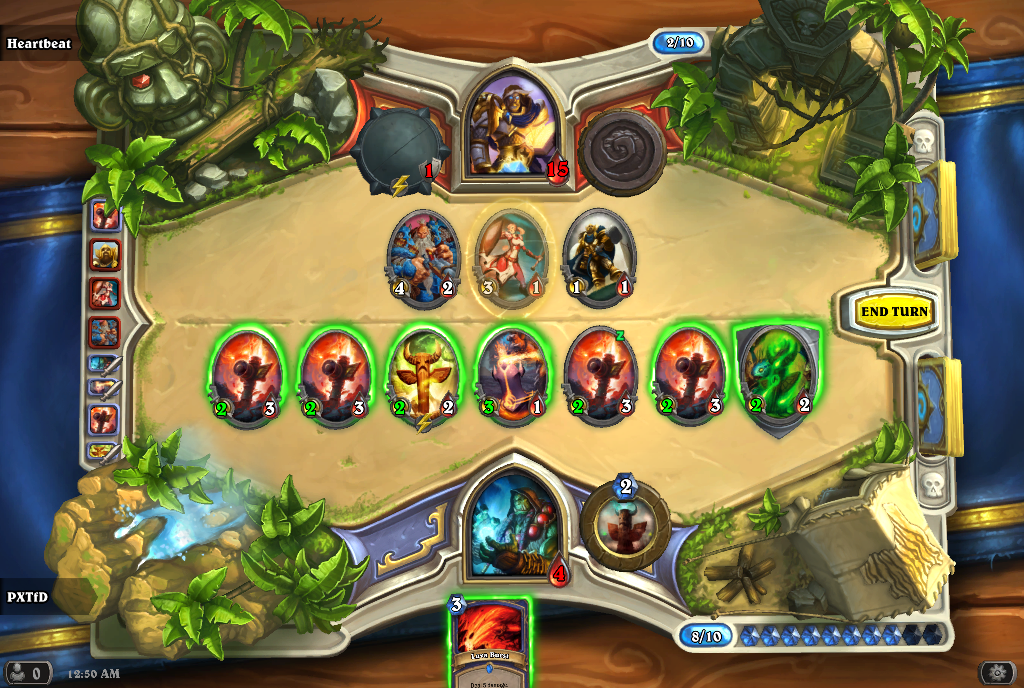
Task: View the golden-helmed paladin history tile
Action: click(105, 255)
